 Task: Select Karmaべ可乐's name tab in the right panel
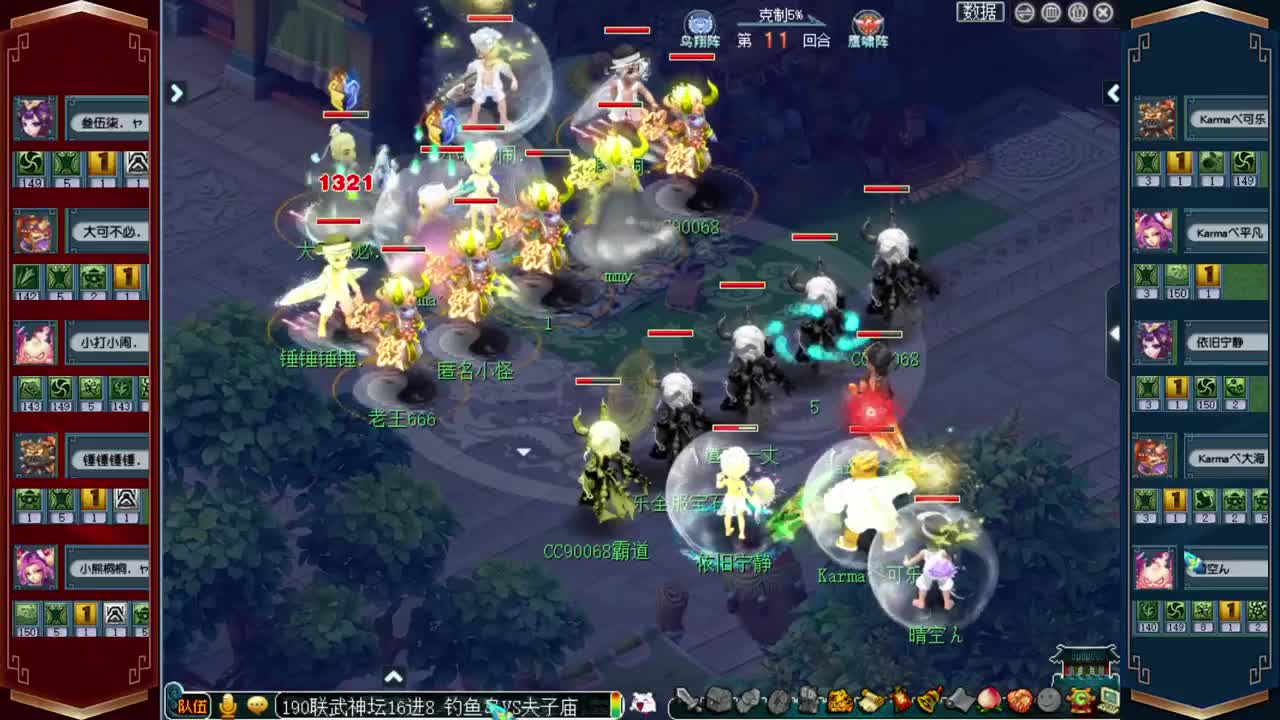[1229, 119]
